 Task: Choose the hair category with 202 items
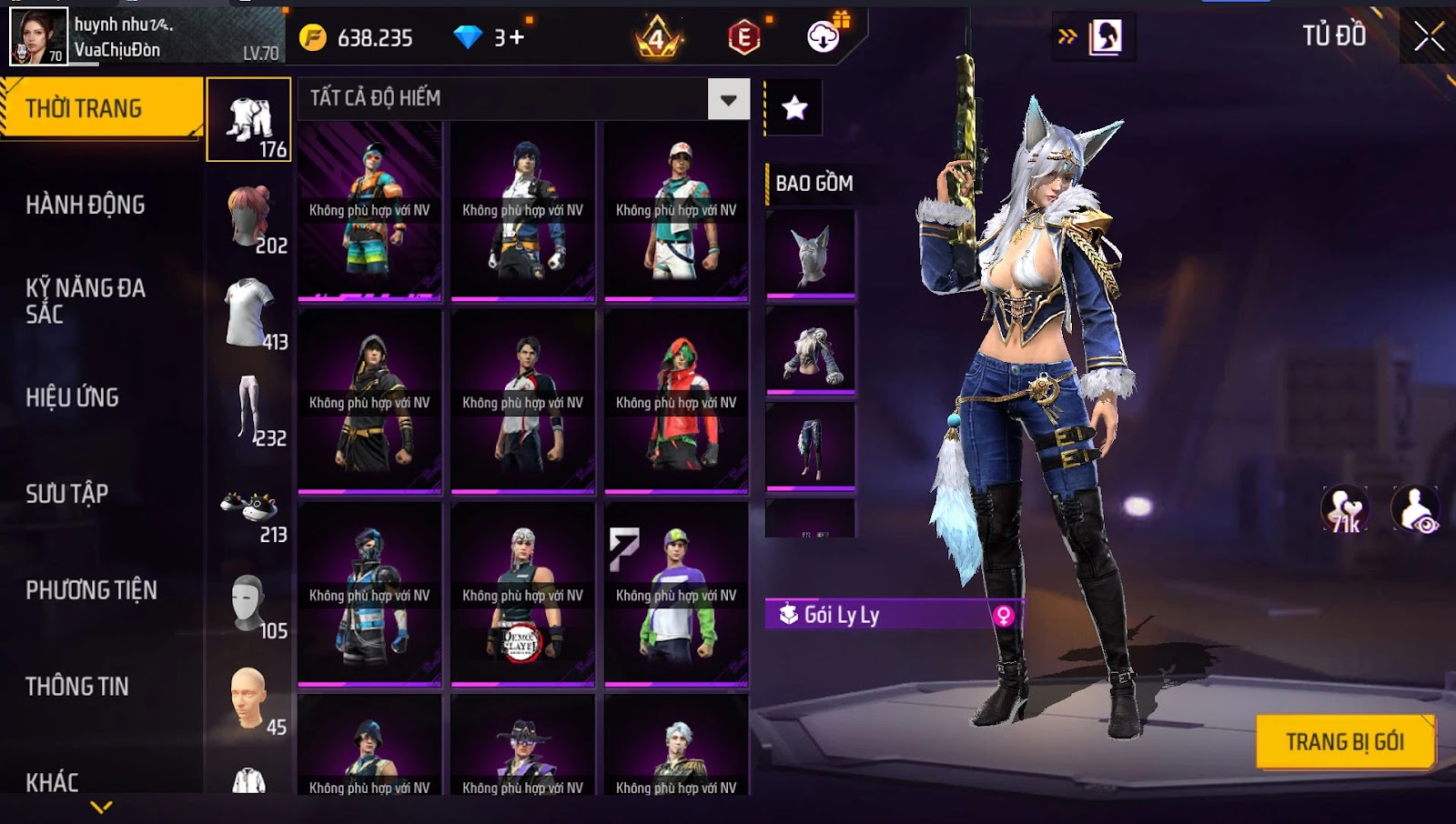[x=251, y=218]
